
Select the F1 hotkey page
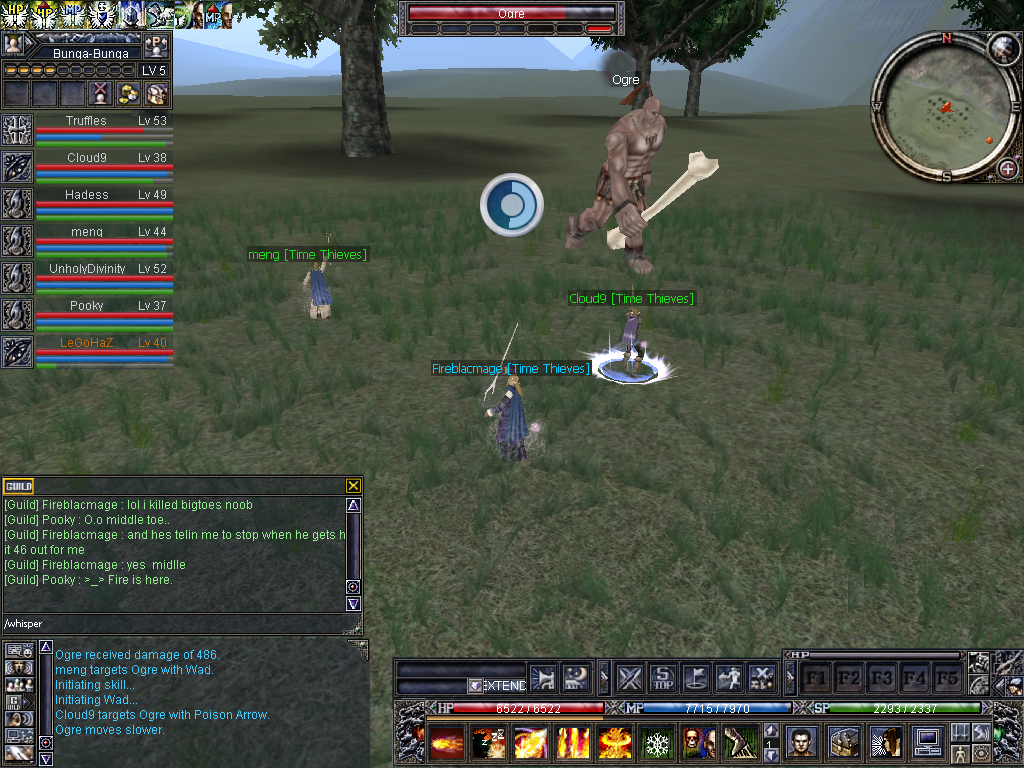coord(816,678)
